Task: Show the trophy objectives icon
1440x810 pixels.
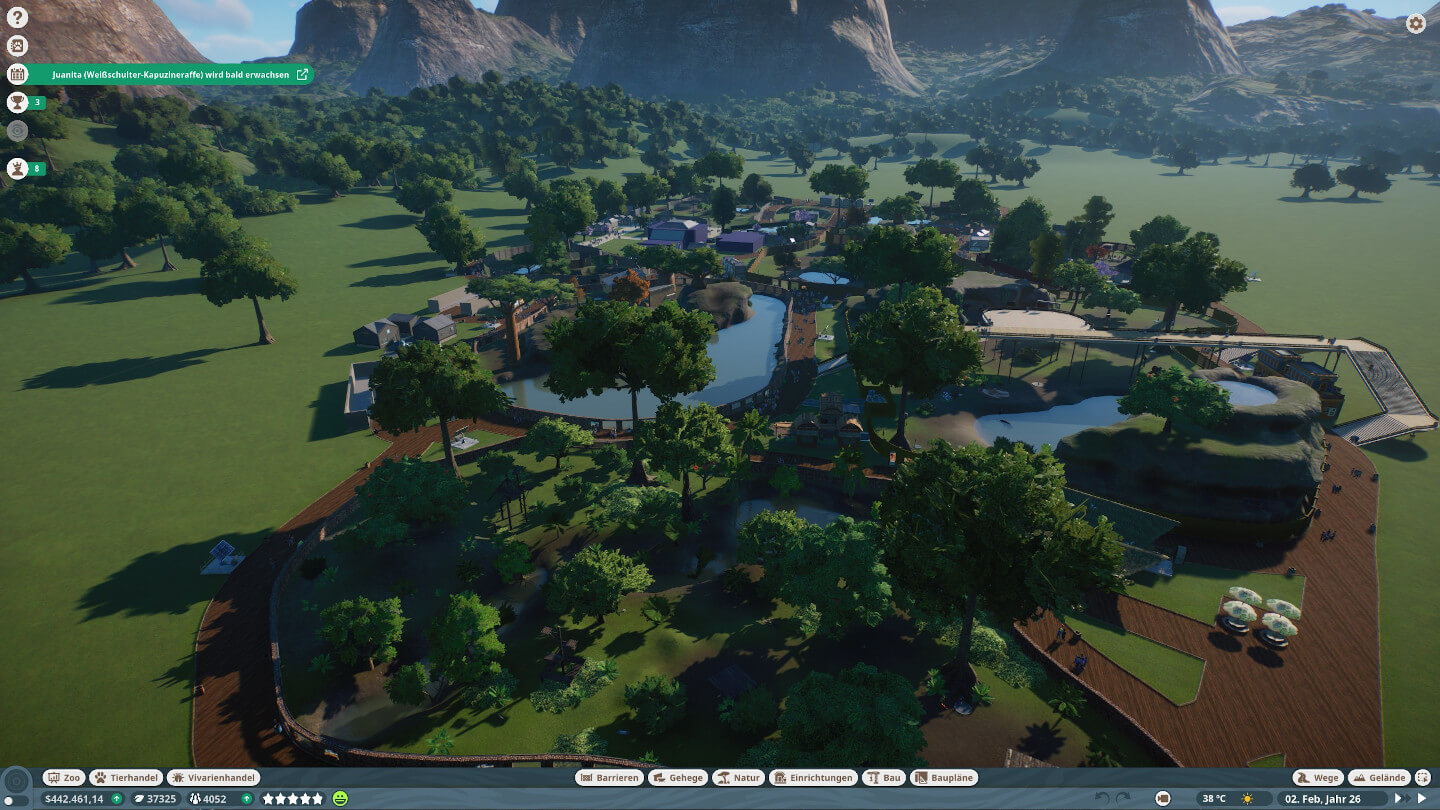Action: point(17,102)
